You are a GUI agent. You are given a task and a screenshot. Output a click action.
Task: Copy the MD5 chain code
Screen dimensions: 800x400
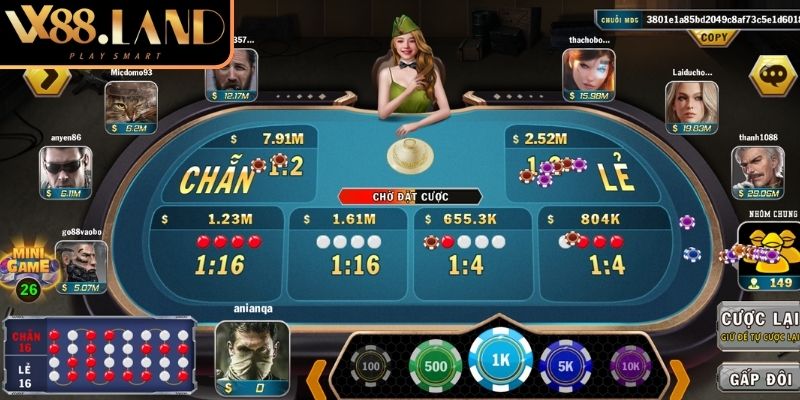pos(713,38)
